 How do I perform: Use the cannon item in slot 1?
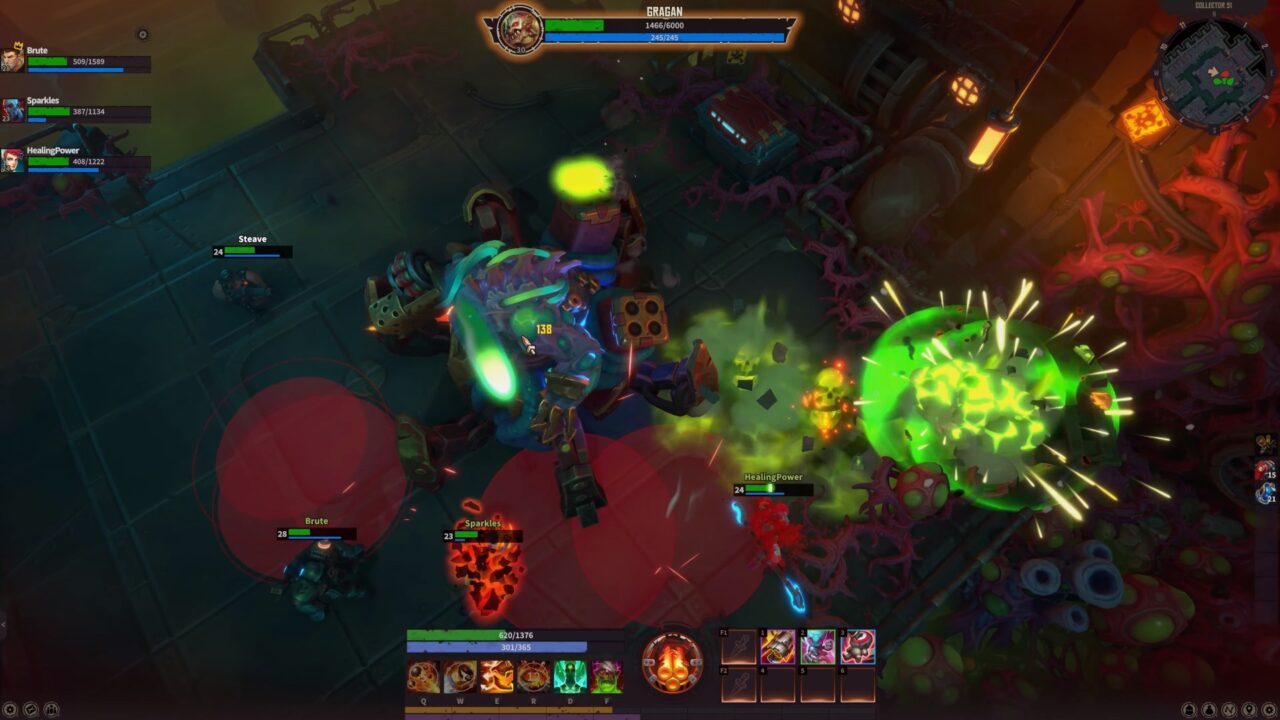tap(777, 647)
